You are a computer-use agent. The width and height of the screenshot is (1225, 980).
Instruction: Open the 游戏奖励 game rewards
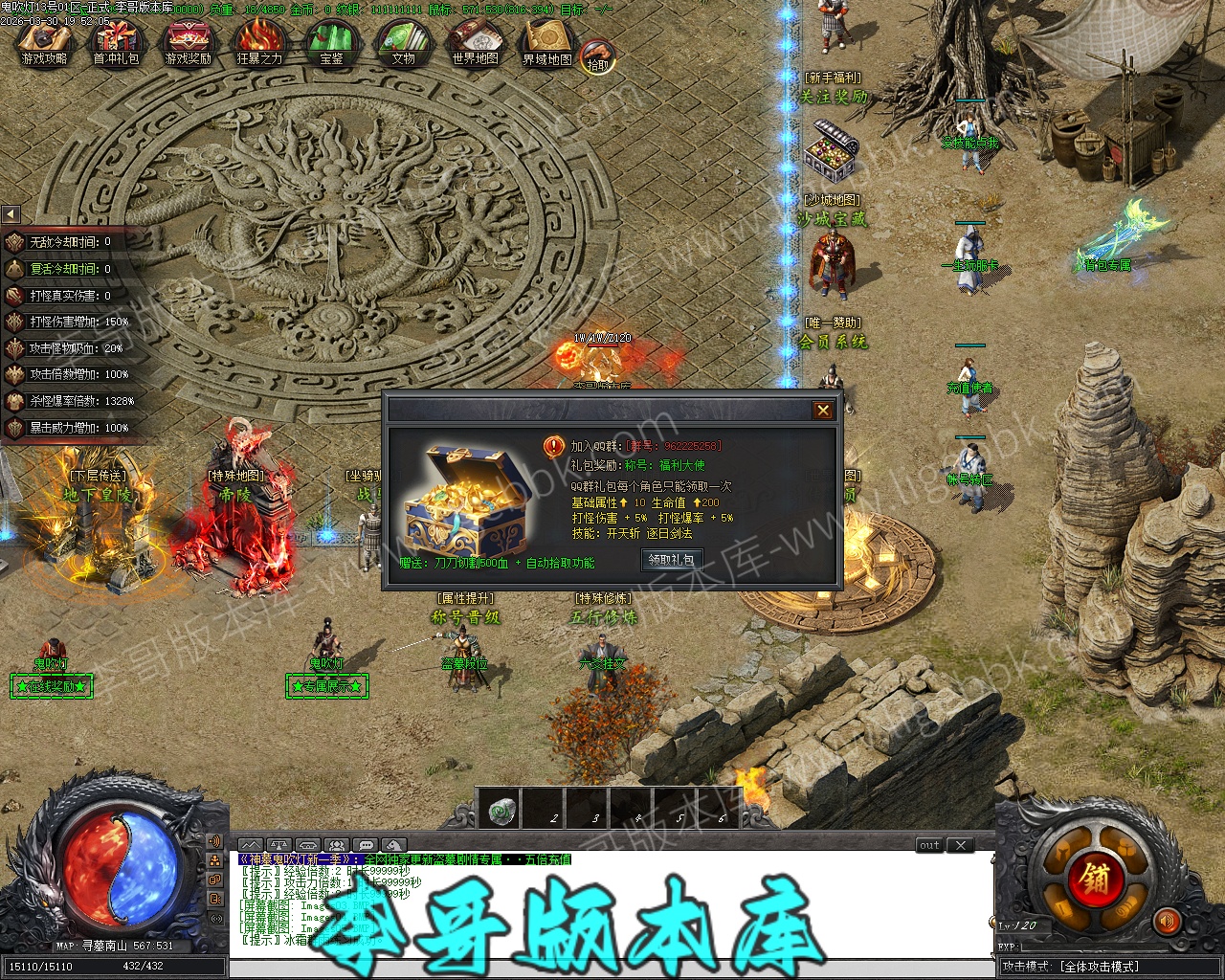188,44
